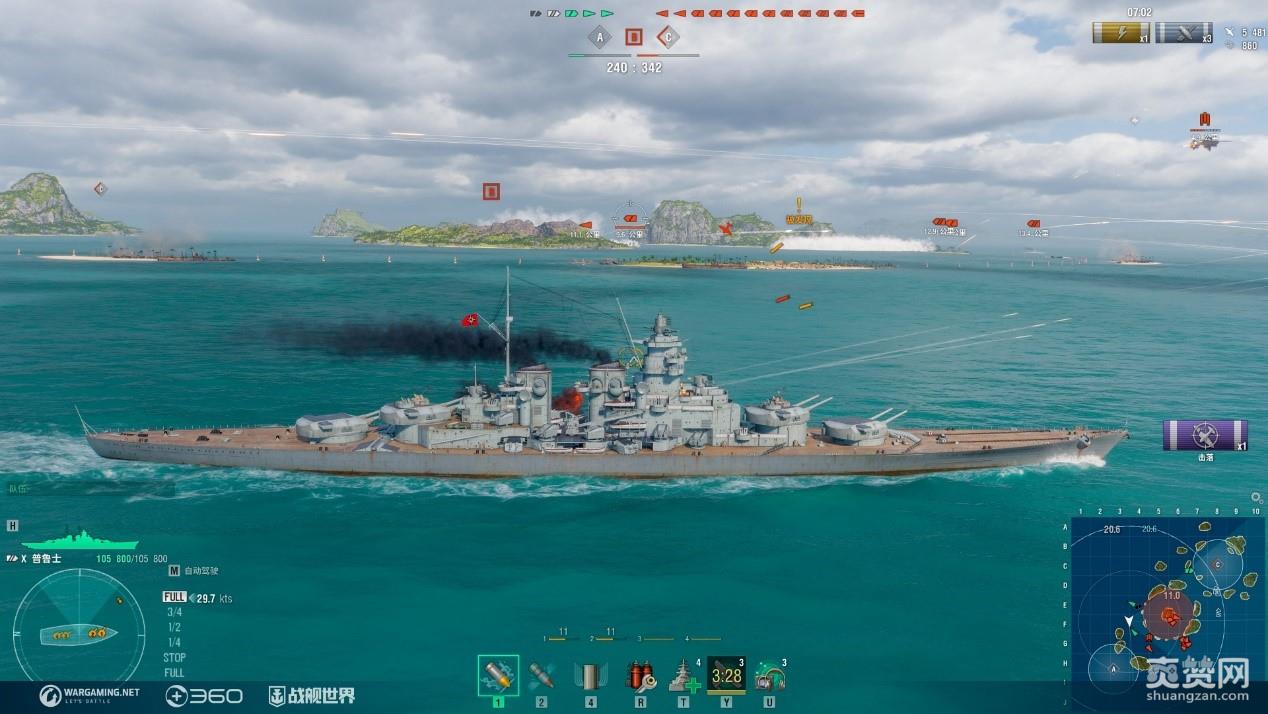Click the lightning bolt signal badge
This screenshot has width=1268, height=714.
[x=1120, y=33]
